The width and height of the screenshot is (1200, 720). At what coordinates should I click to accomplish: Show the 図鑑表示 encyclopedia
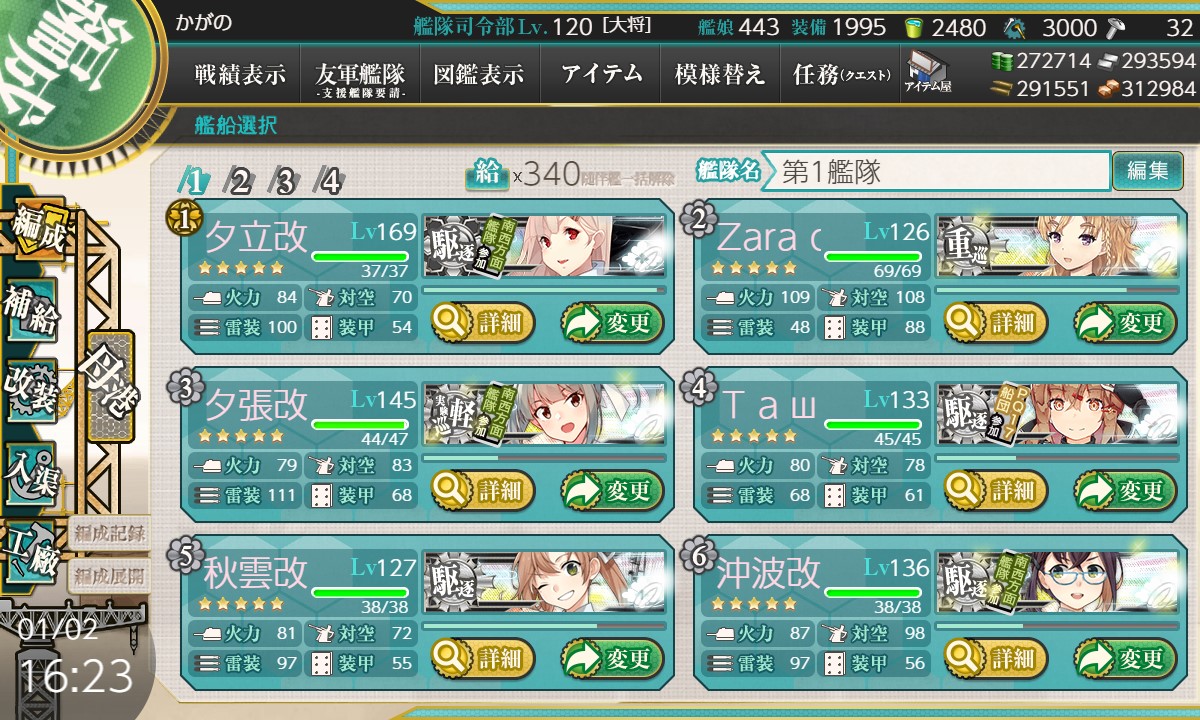pos(479,74)
